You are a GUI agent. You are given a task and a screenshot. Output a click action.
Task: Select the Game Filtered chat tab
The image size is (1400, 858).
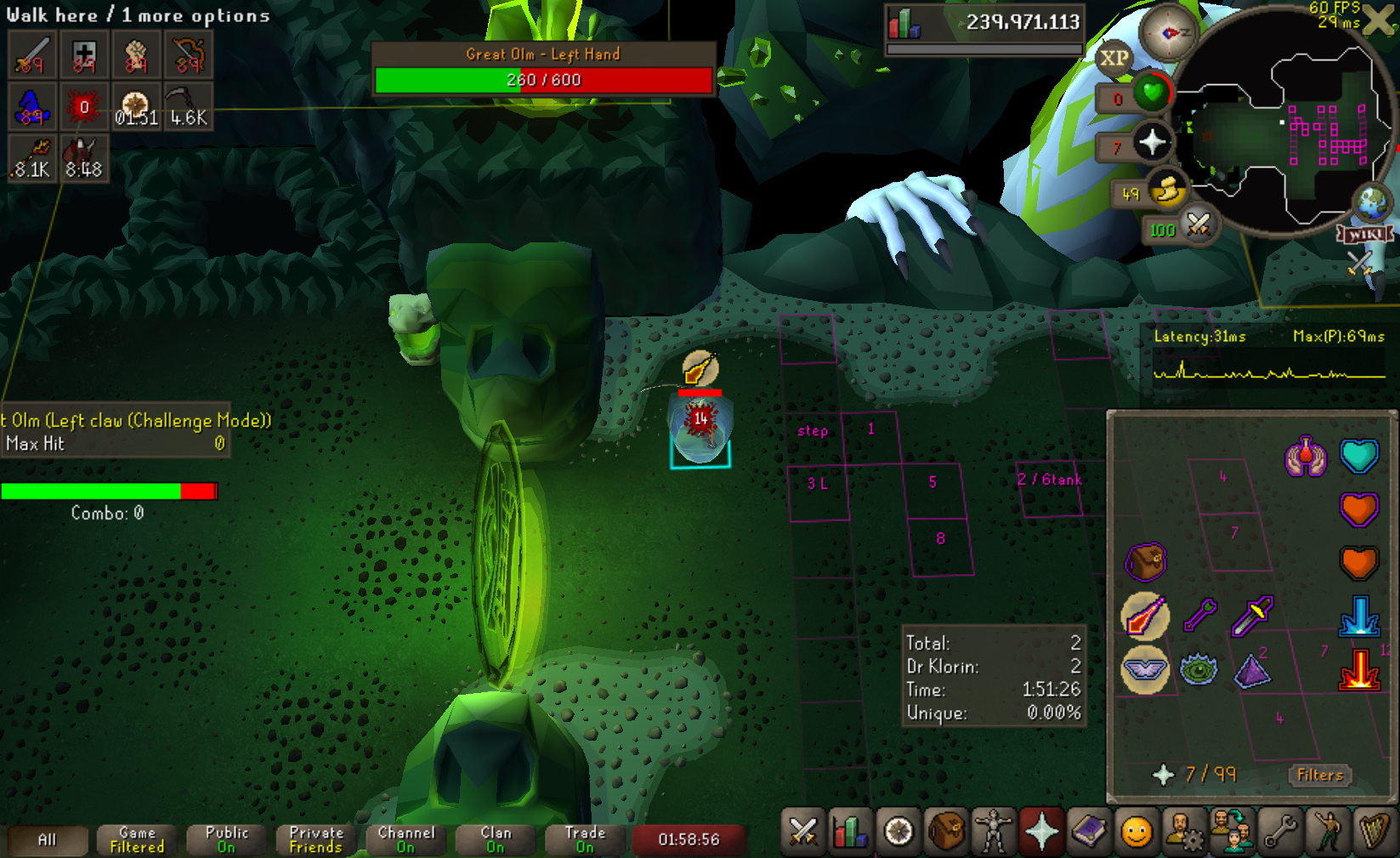137,839
